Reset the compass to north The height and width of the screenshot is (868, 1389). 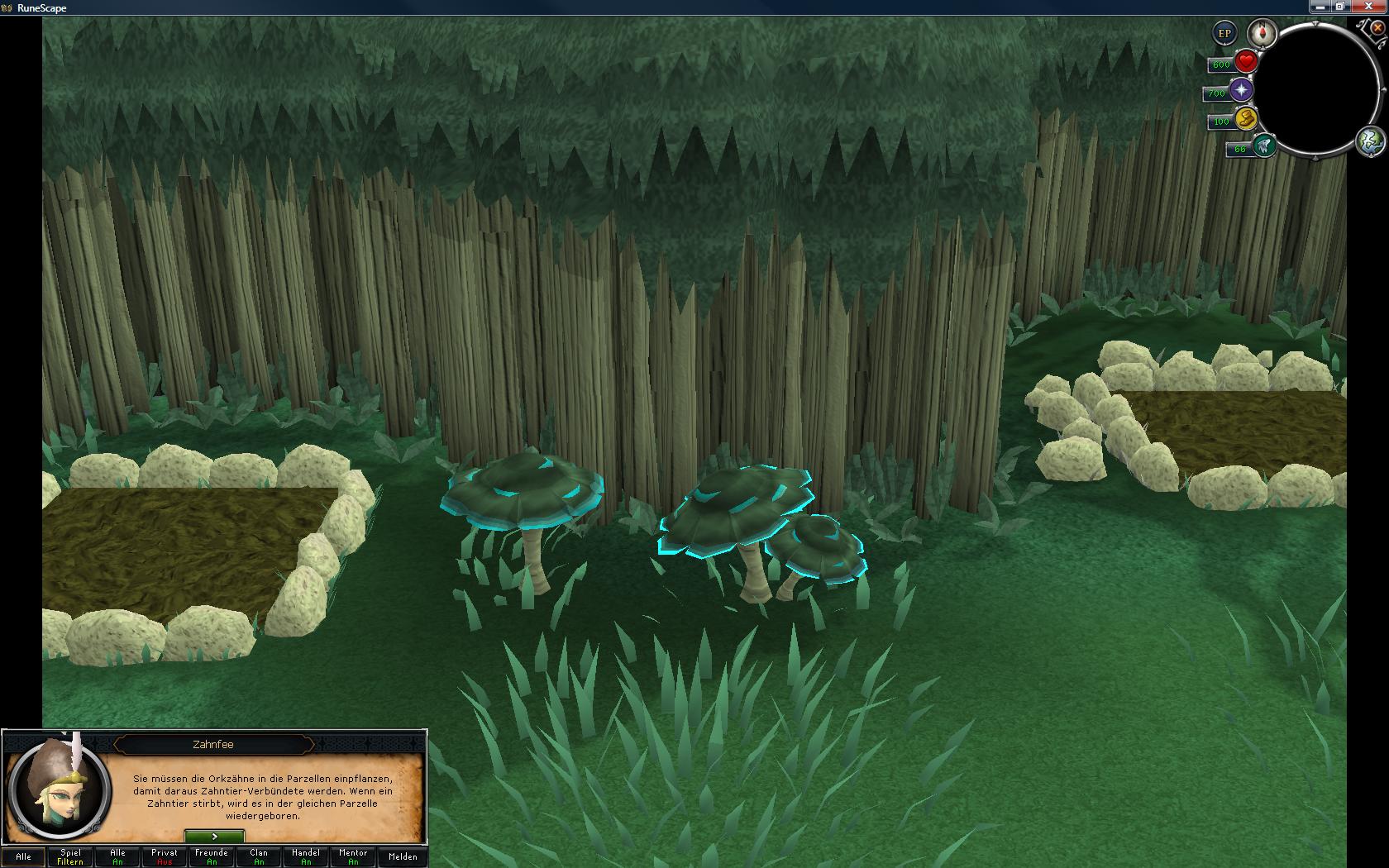[x=1263, y=33]
